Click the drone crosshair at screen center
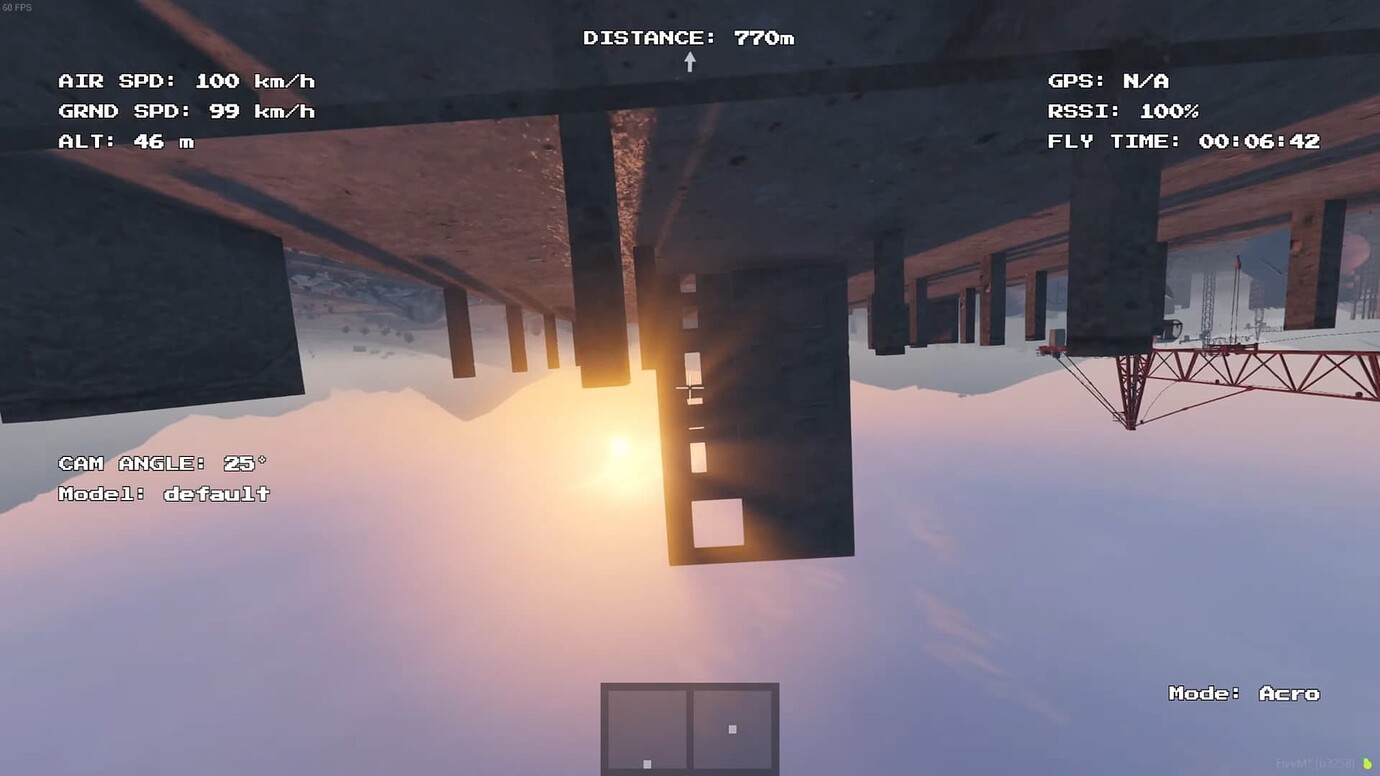 (690, 388)
